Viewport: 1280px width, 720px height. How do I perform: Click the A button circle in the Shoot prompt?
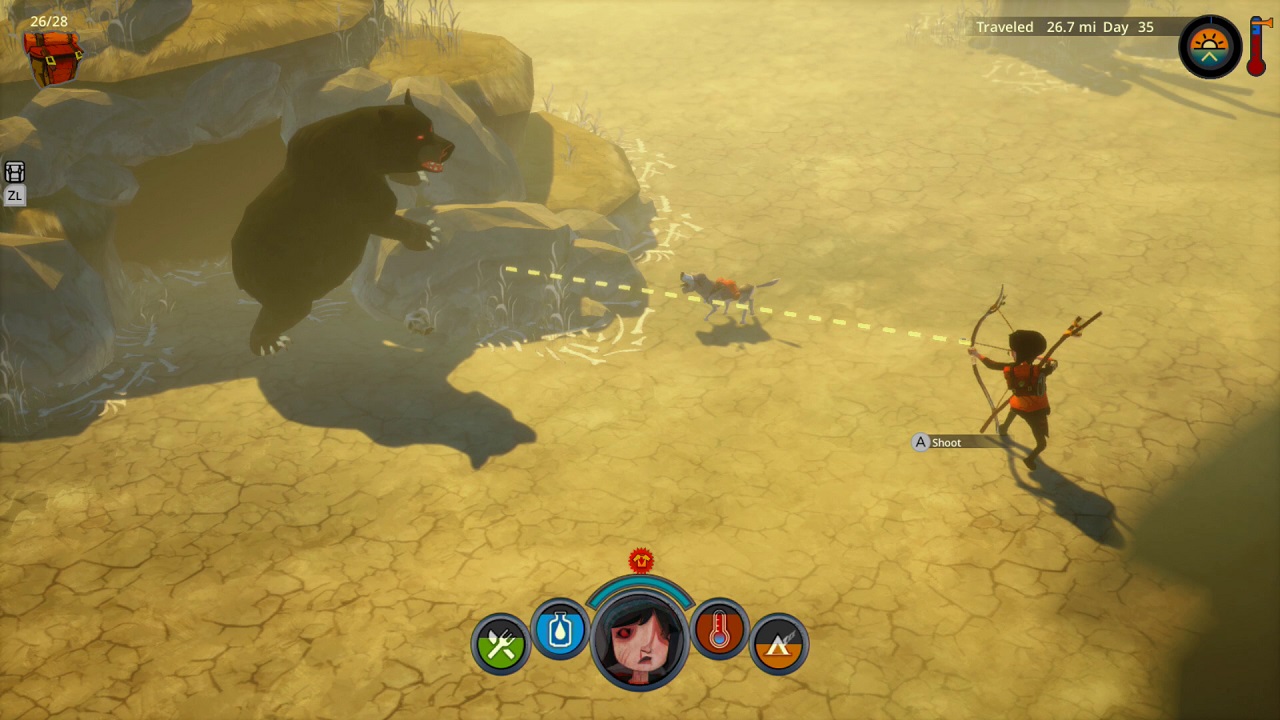(x=919, y=442)
